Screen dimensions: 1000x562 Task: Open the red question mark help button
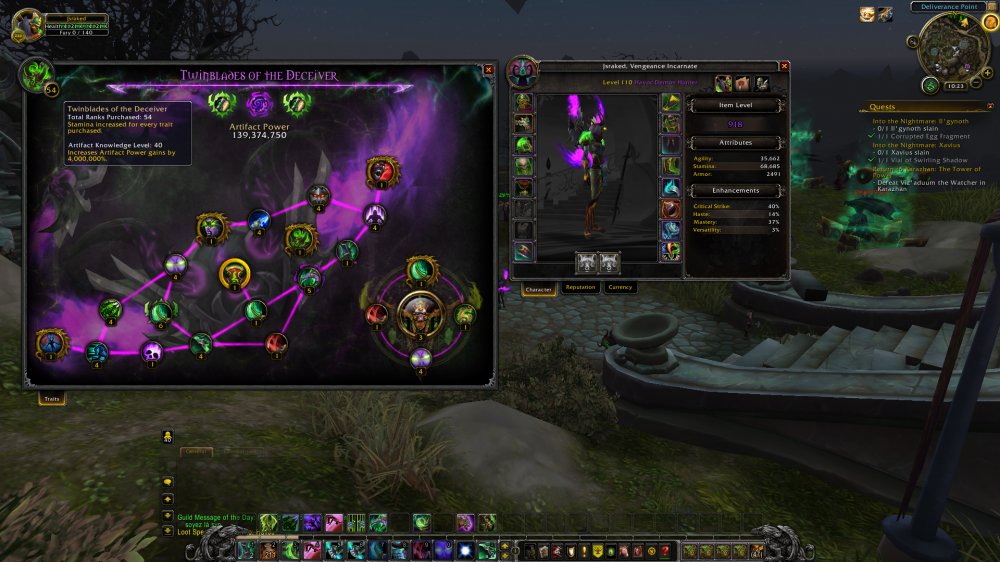664,551
